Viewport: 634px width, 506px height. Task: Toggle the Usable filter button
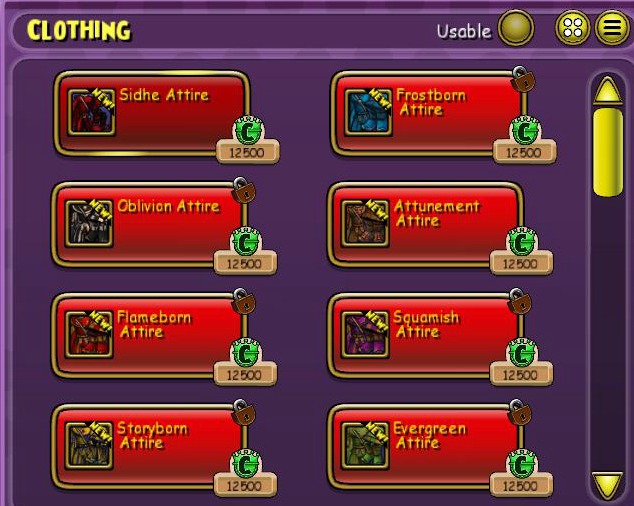(516, 29)
